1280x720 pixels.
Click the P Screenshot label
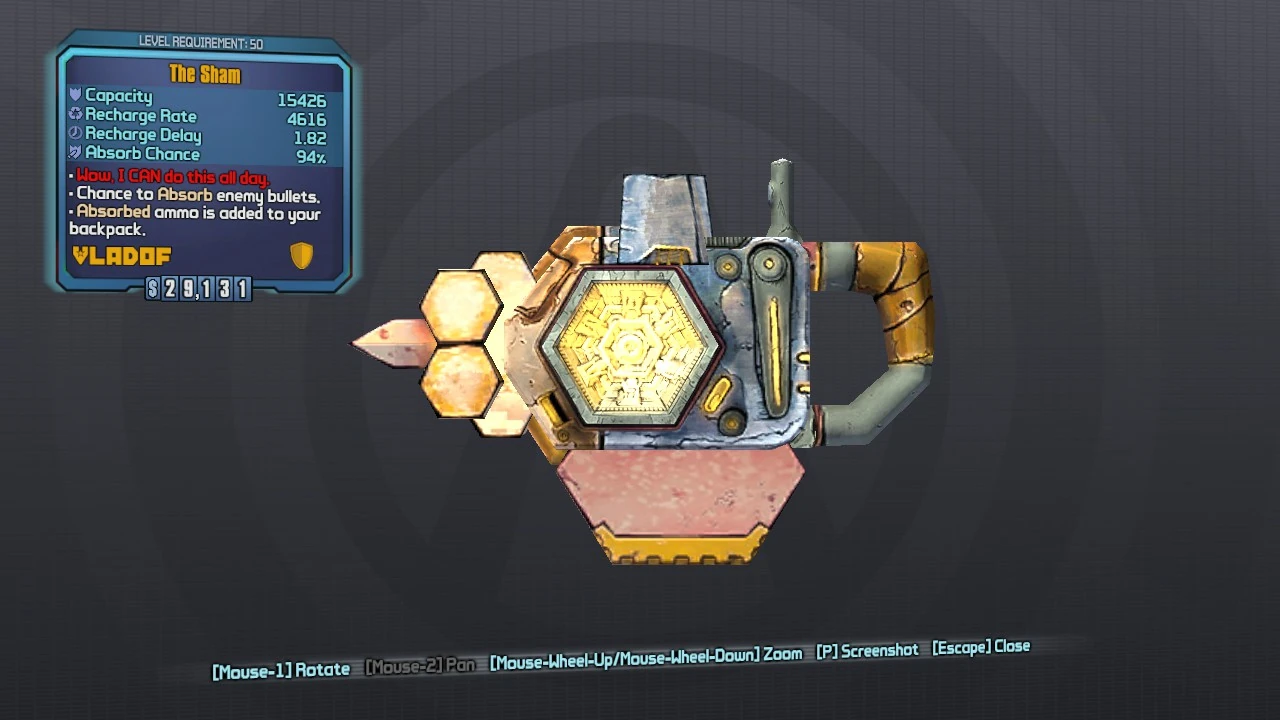(868, 649)
